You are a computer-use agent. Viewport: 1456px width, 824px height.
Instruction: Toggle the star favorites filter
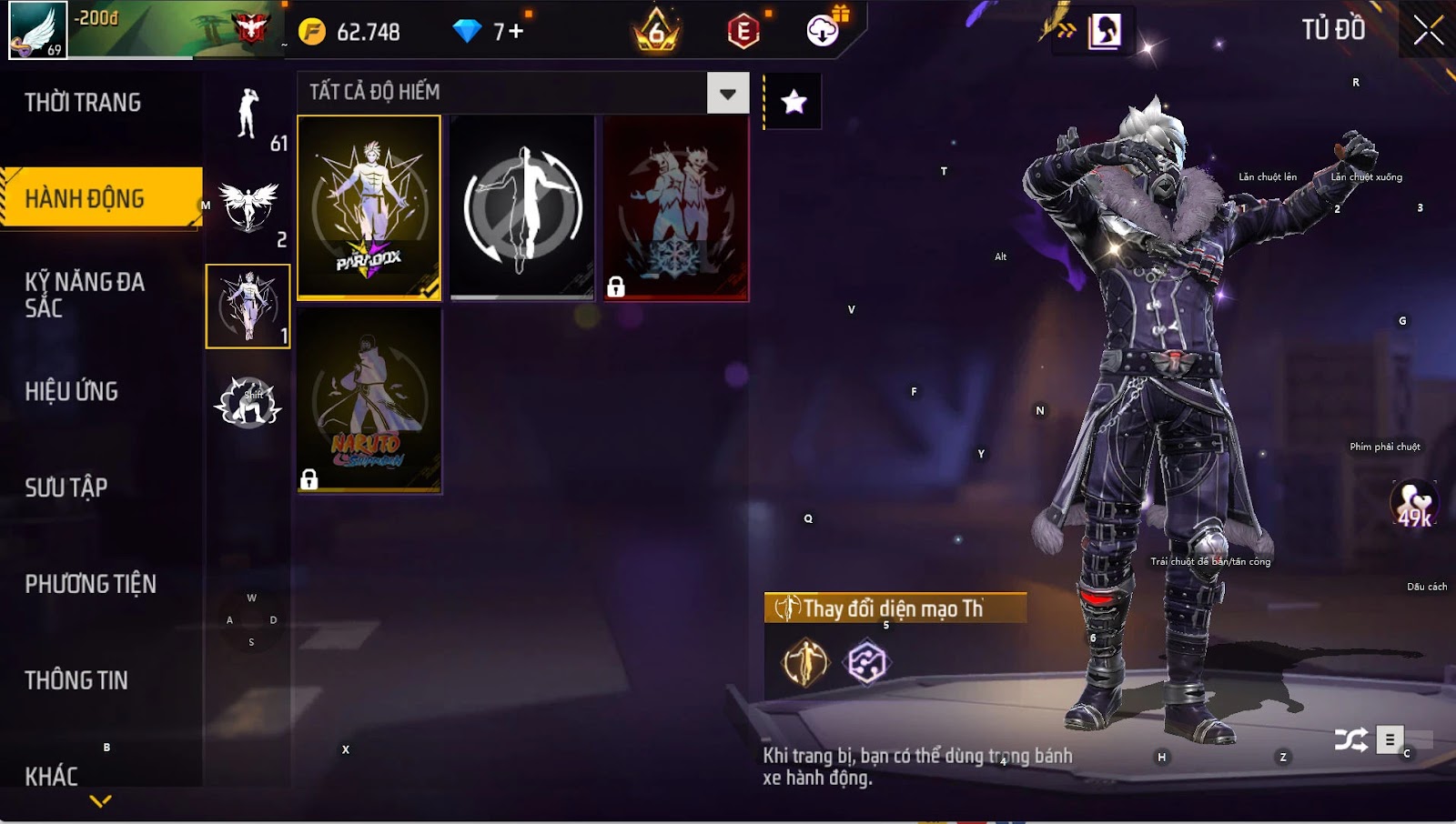click(794, 102)
